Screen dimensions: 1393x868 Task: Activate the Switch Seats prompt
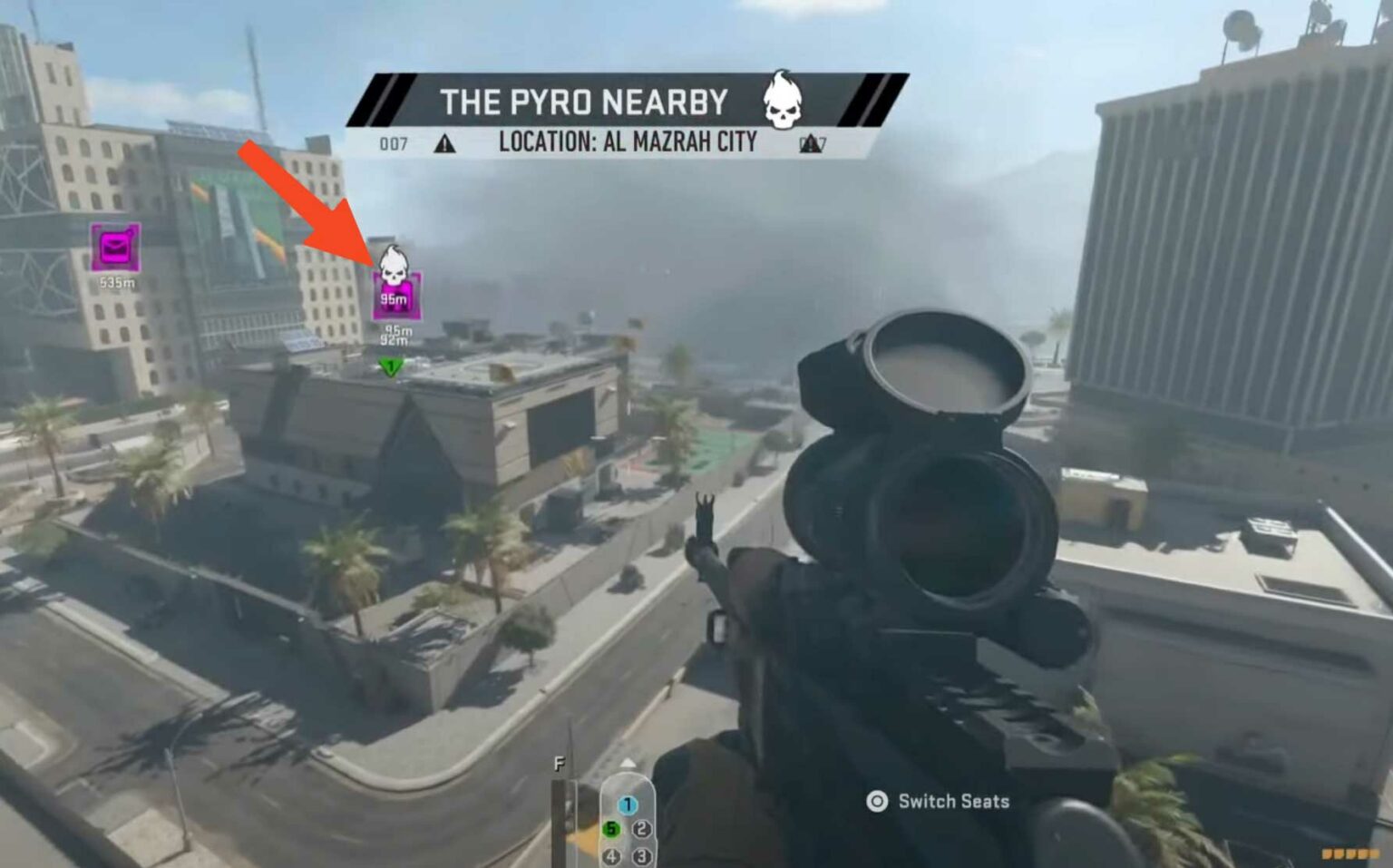tap(952, 802)
